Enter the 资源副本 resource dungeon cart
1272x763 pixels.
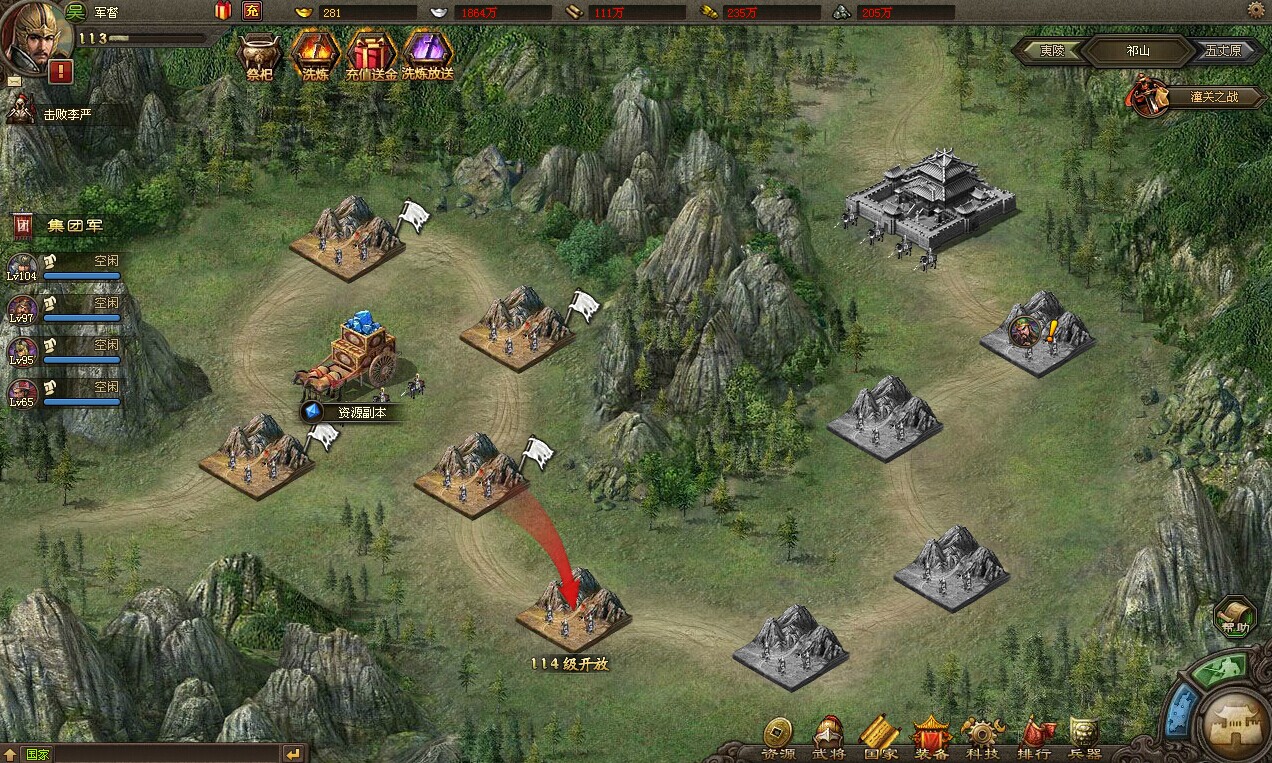point(352,358)
